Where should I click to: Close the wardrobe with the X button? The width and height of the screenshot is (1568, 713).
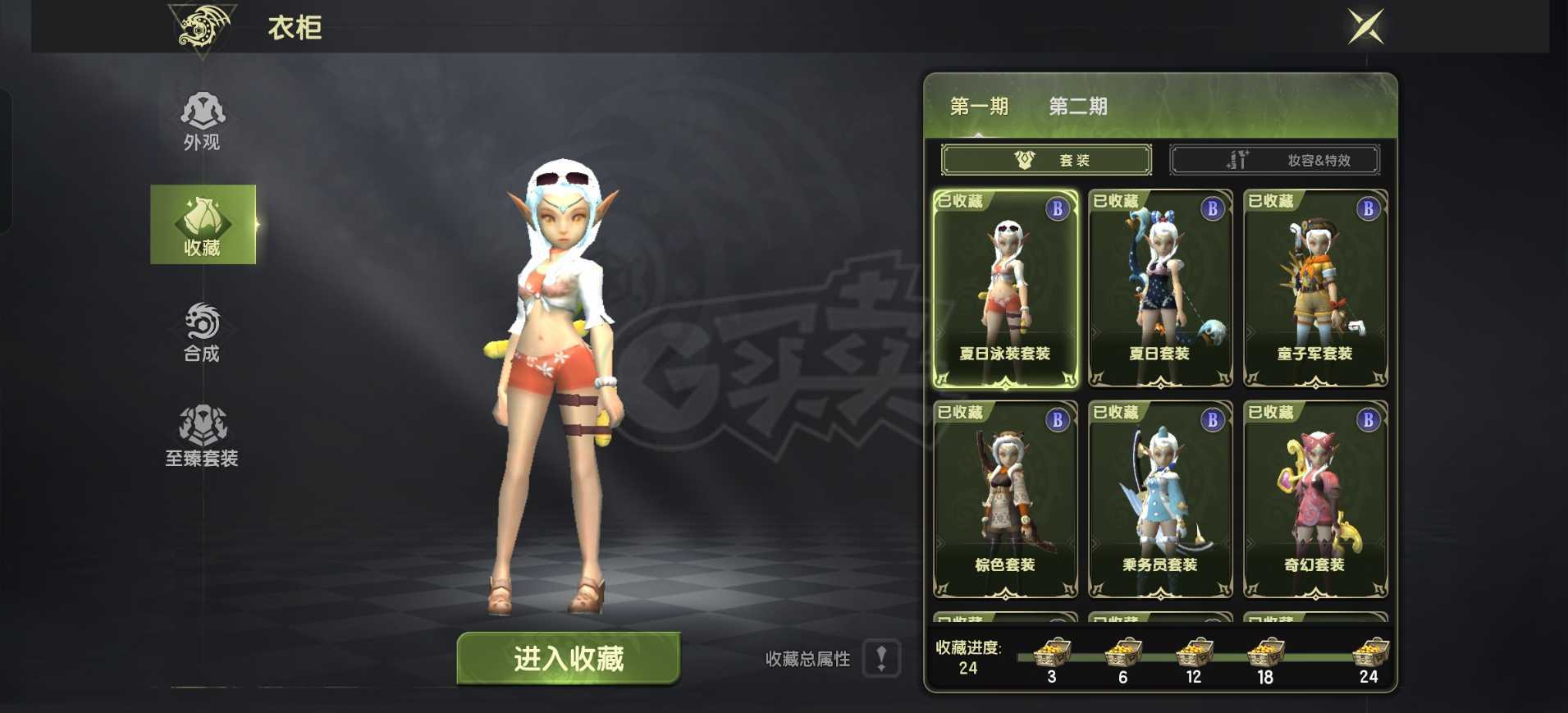[1366, 27]
